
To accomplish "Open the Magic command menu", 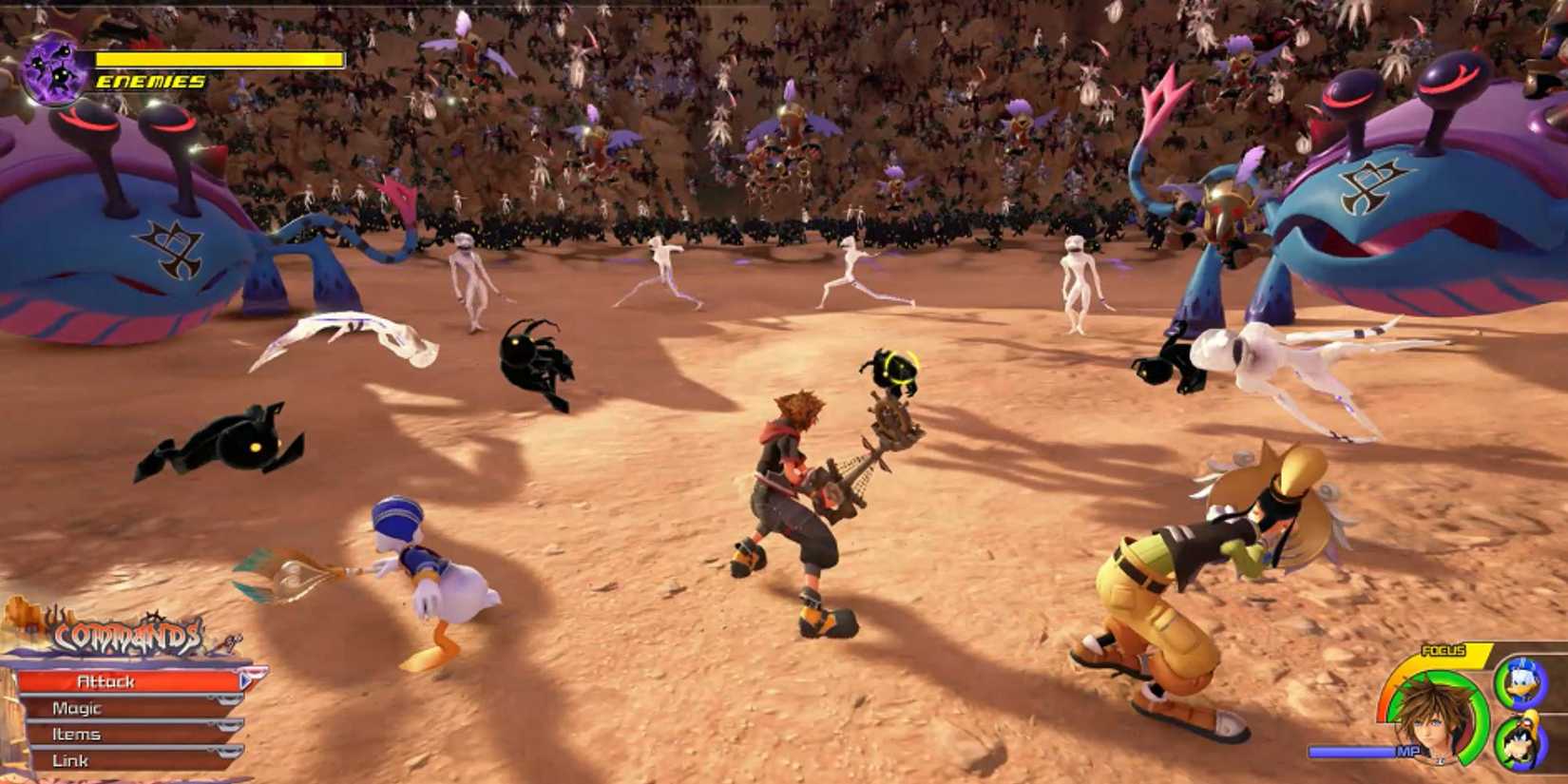I will pyautogui.click(x=77, y=707).
